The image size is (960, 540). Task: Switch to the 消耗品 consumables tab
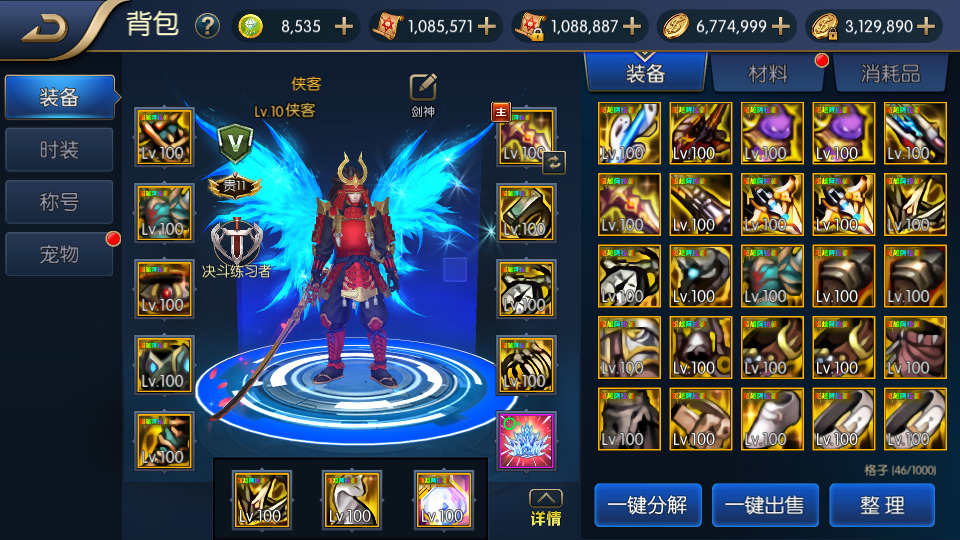(x=890, y=73)
